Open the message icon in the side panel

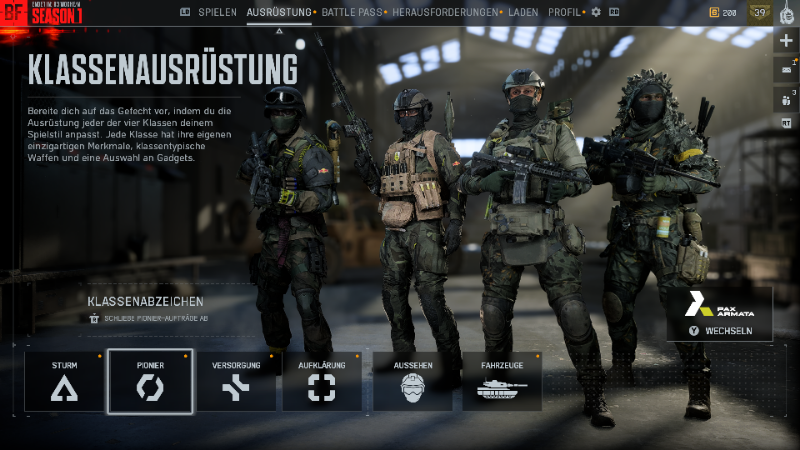(786, 69)
